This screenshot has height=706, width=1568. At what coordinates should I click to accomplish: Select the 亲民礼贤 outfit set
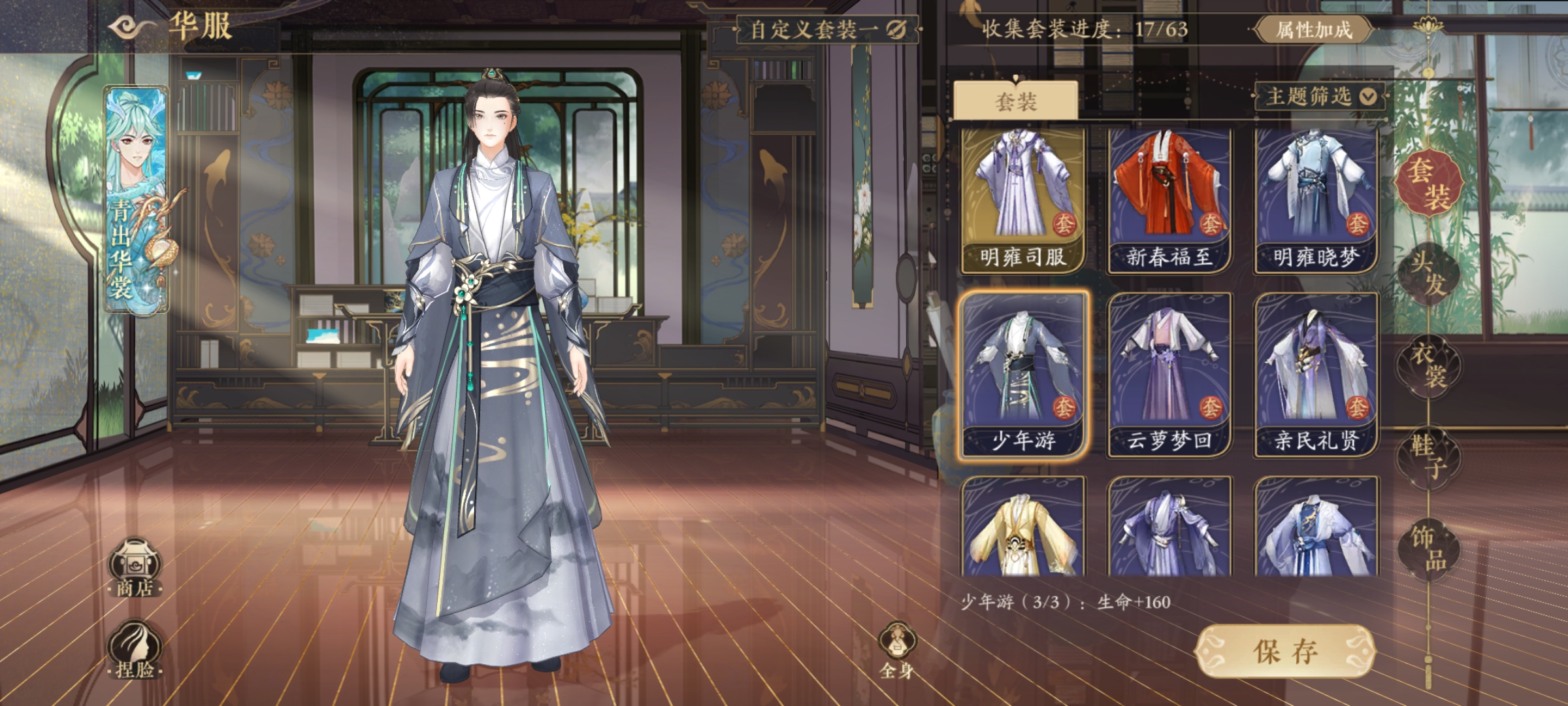click(x=1315, y=375)
